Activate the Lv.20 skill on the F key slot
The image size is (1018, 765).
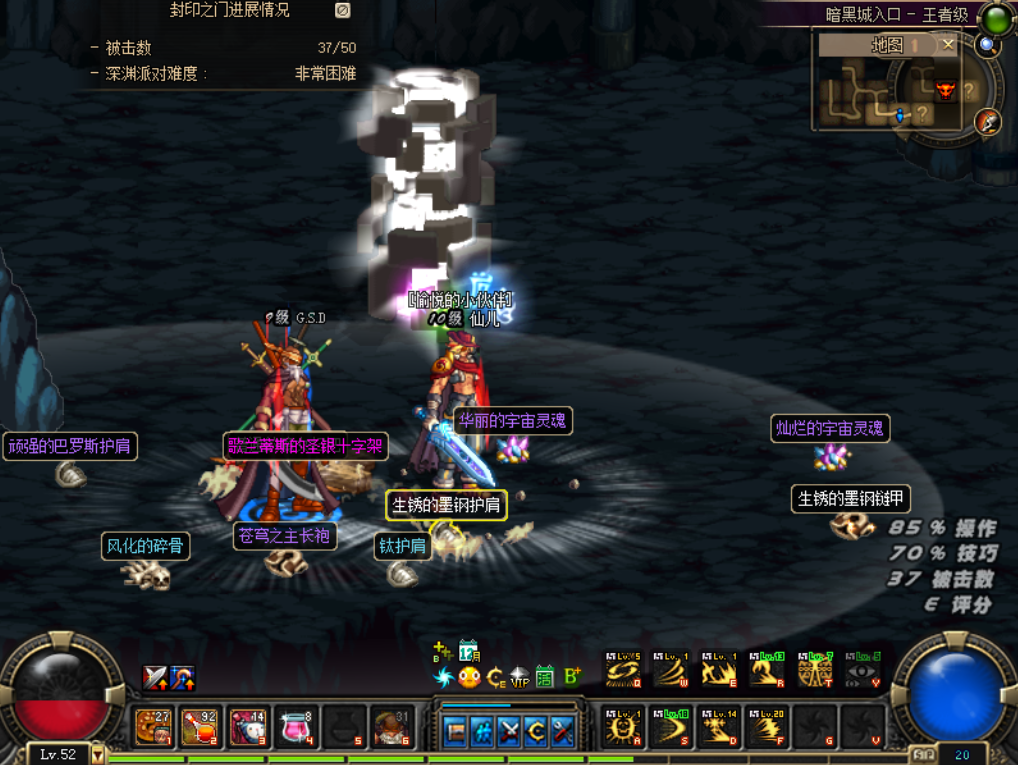[766, 726]
